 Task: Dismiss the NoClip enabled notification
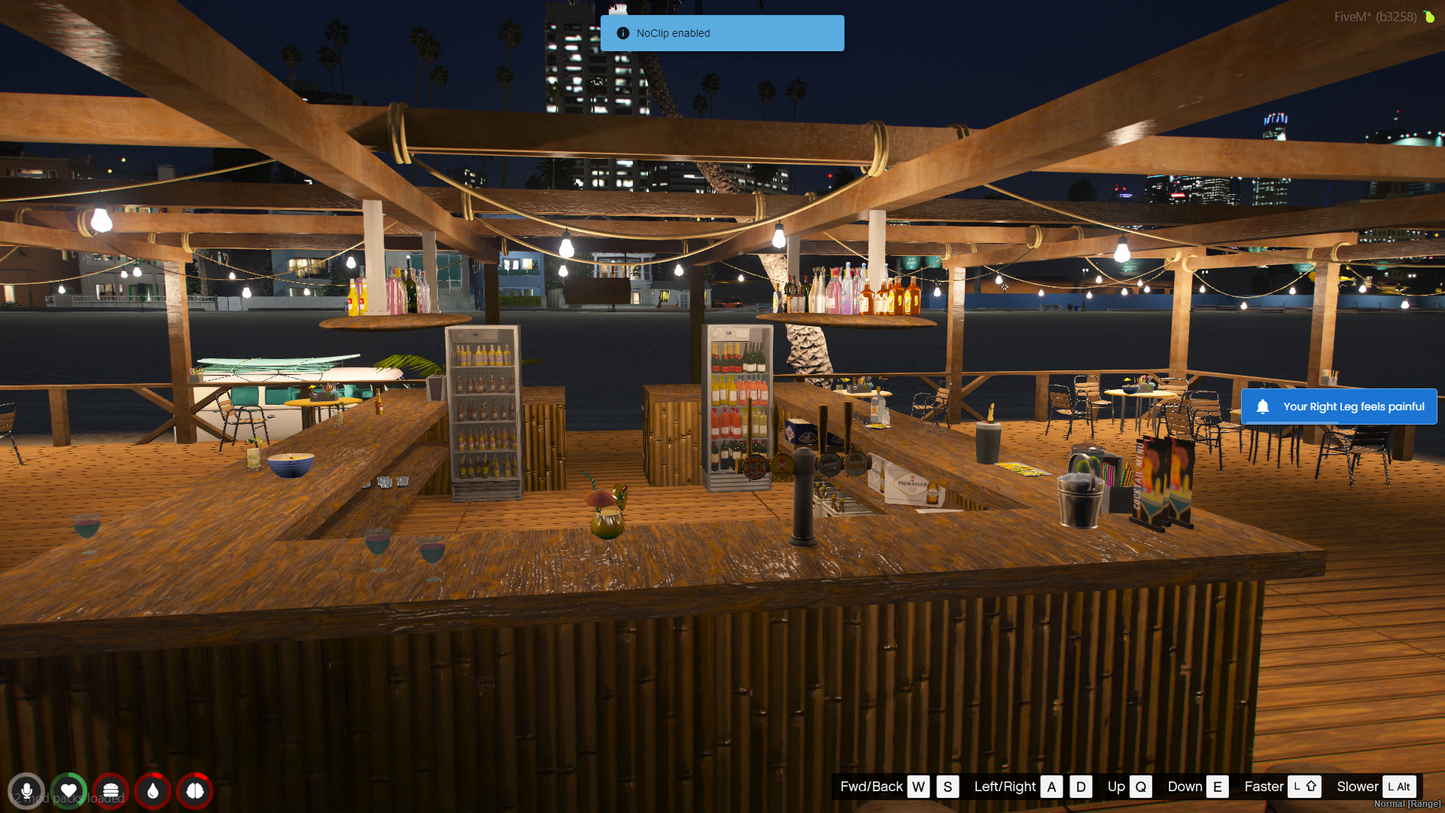[722, 33]
